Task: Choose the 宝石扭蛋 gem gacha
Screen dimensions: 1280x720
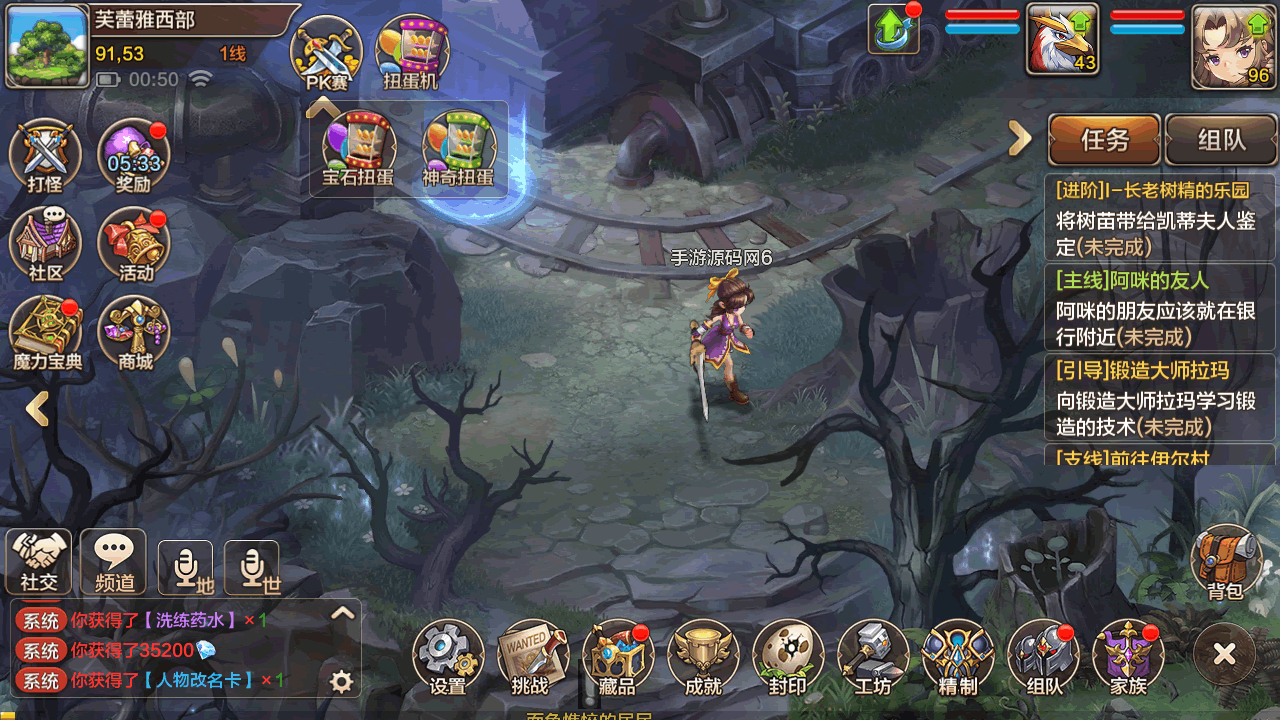Action: tap(358, 150)
